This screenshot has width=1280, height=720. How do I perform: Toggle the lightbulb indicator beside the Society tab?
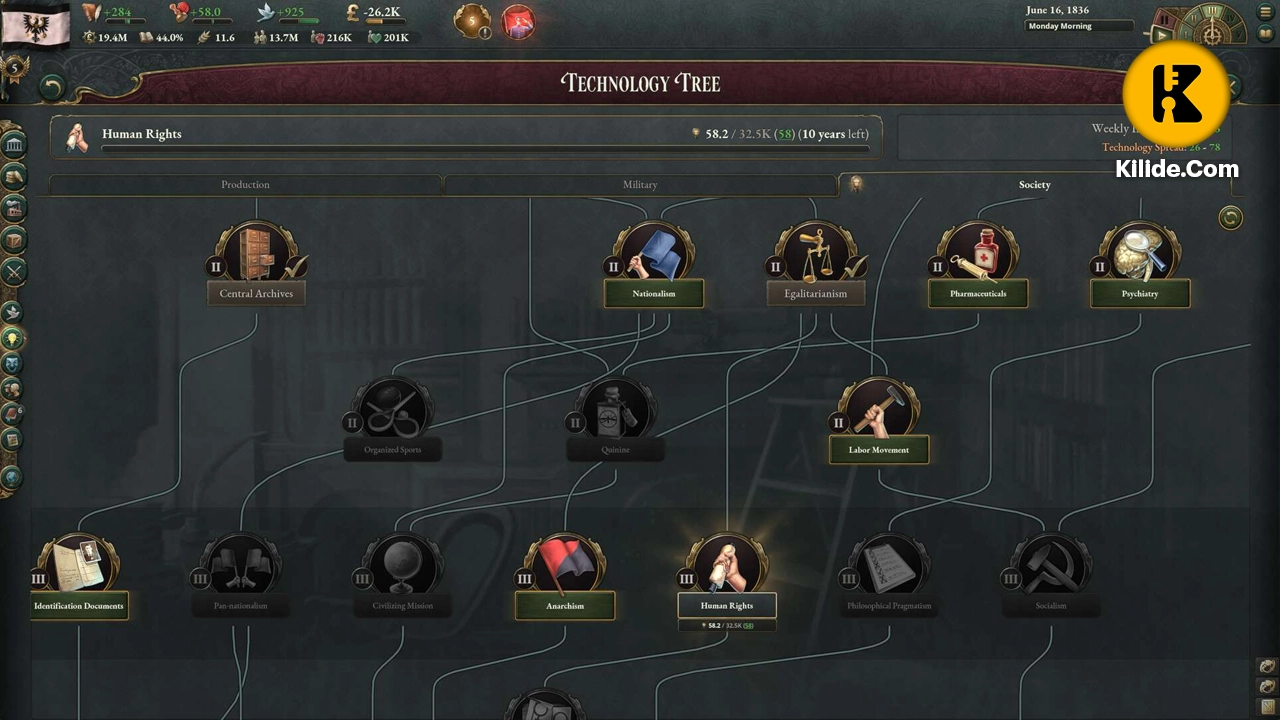[x=856, y=183]
